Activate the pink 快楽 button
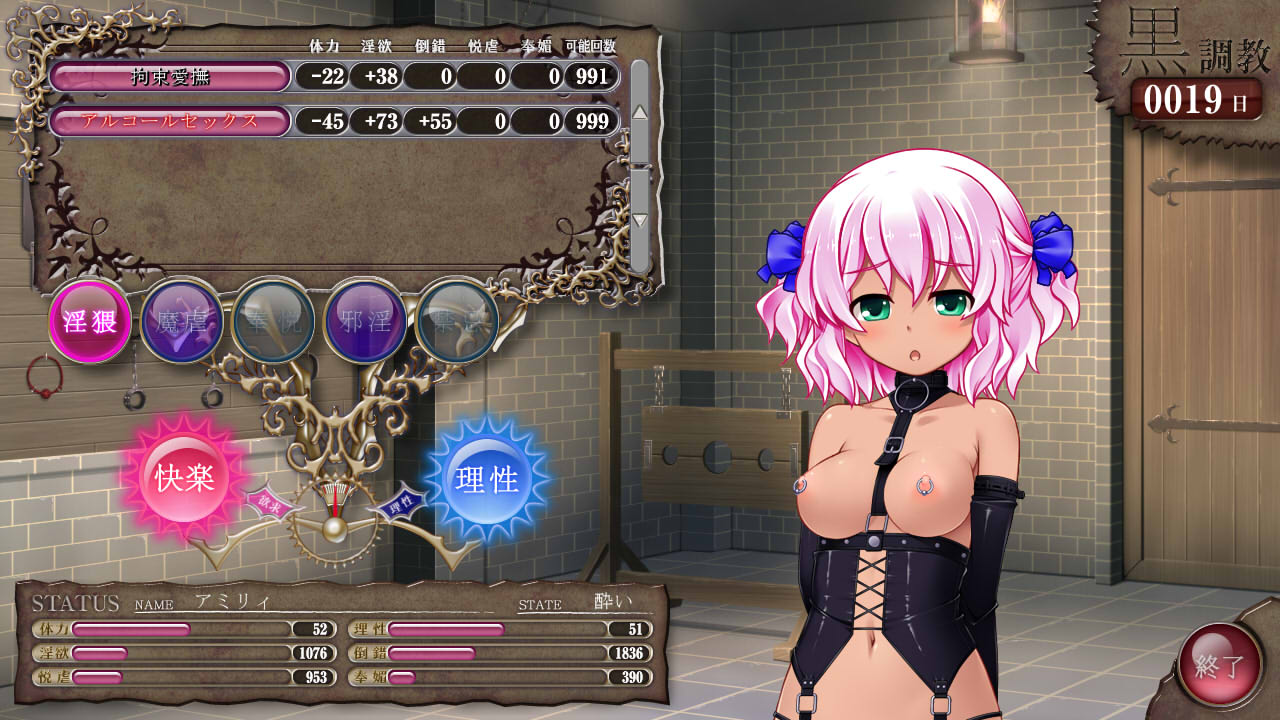The width and height of the screenshot is (1280, 720). (x=185, y=478)
